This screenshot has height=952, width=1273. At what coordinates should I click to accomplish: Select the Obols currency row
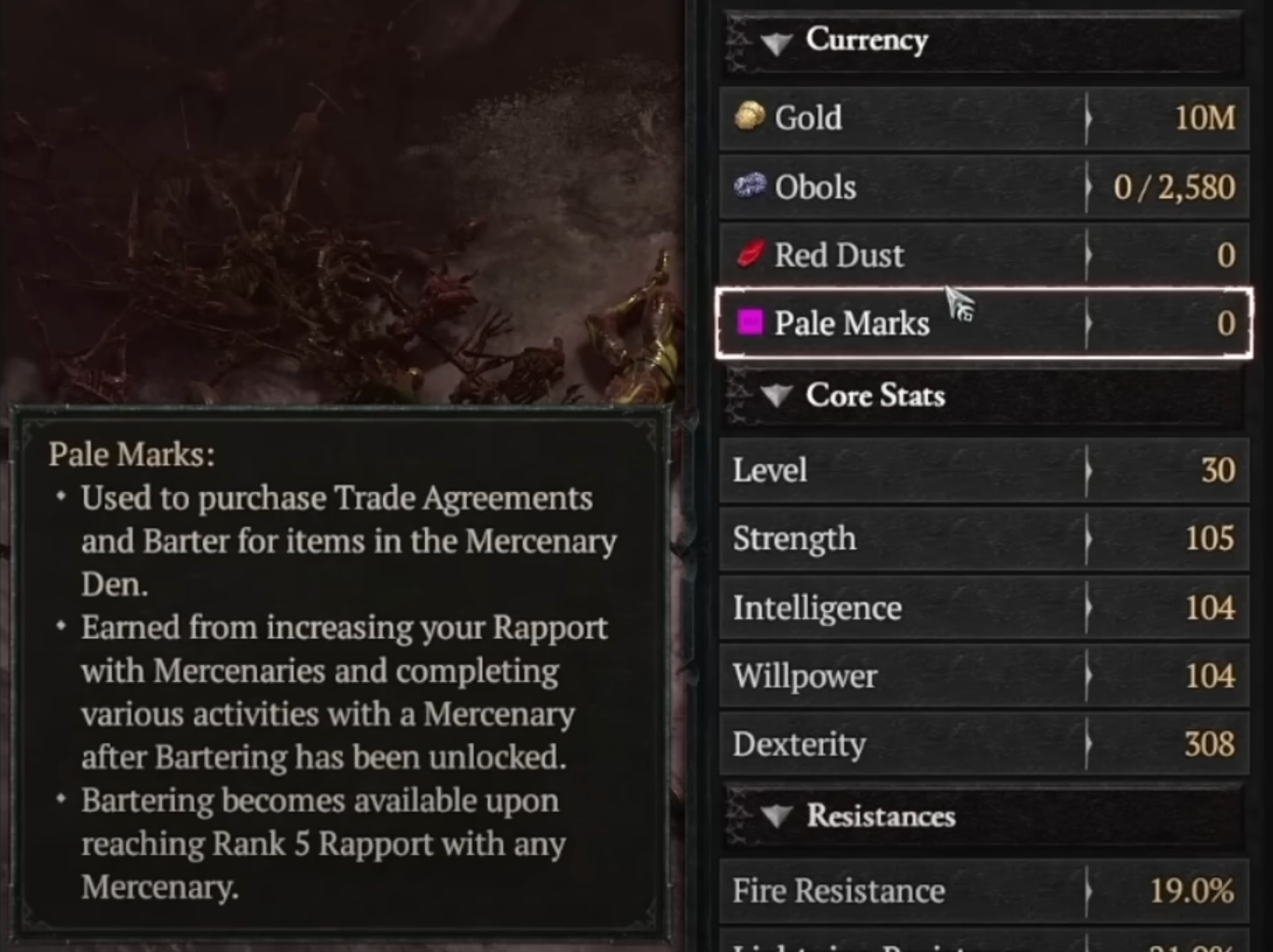coord(983,187)
